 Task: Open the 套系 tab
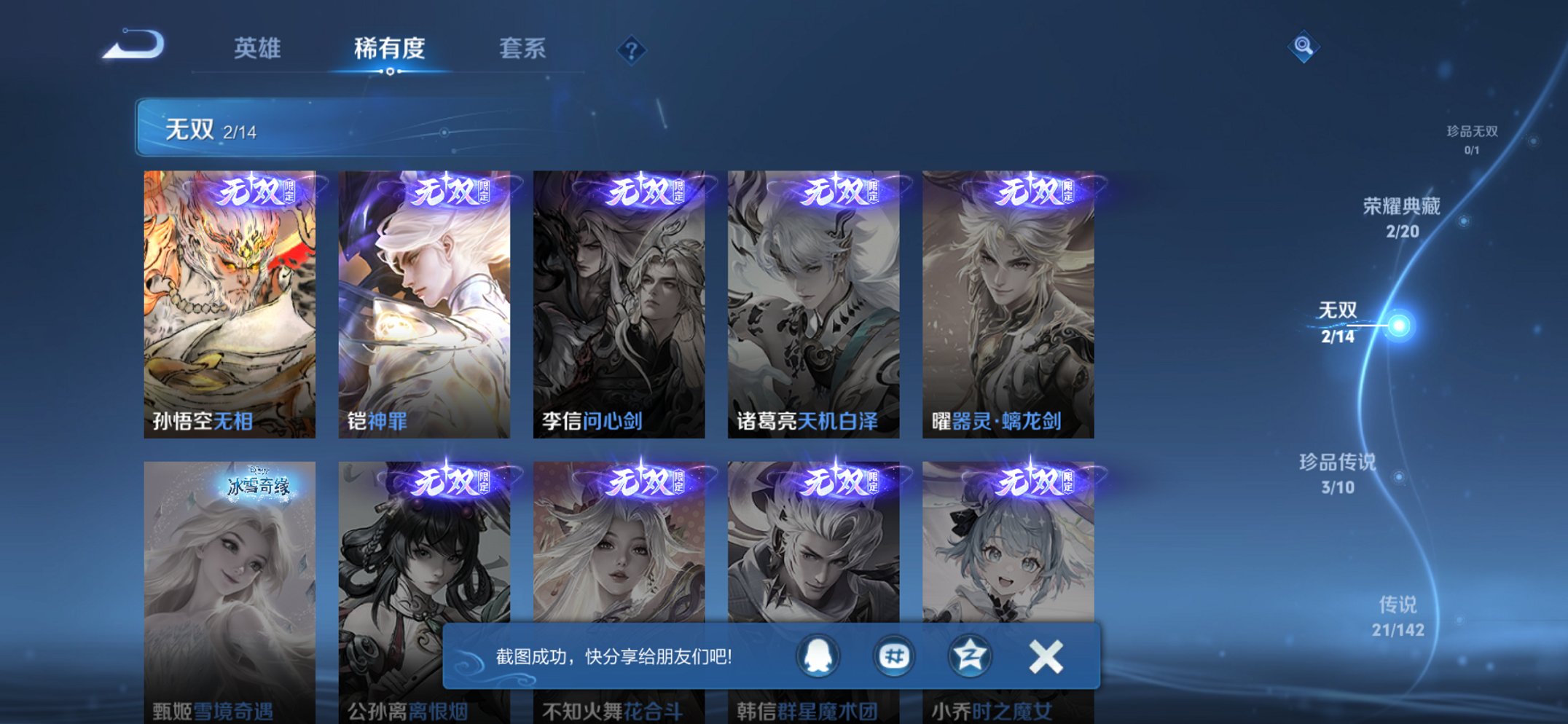tap(522, 49)
